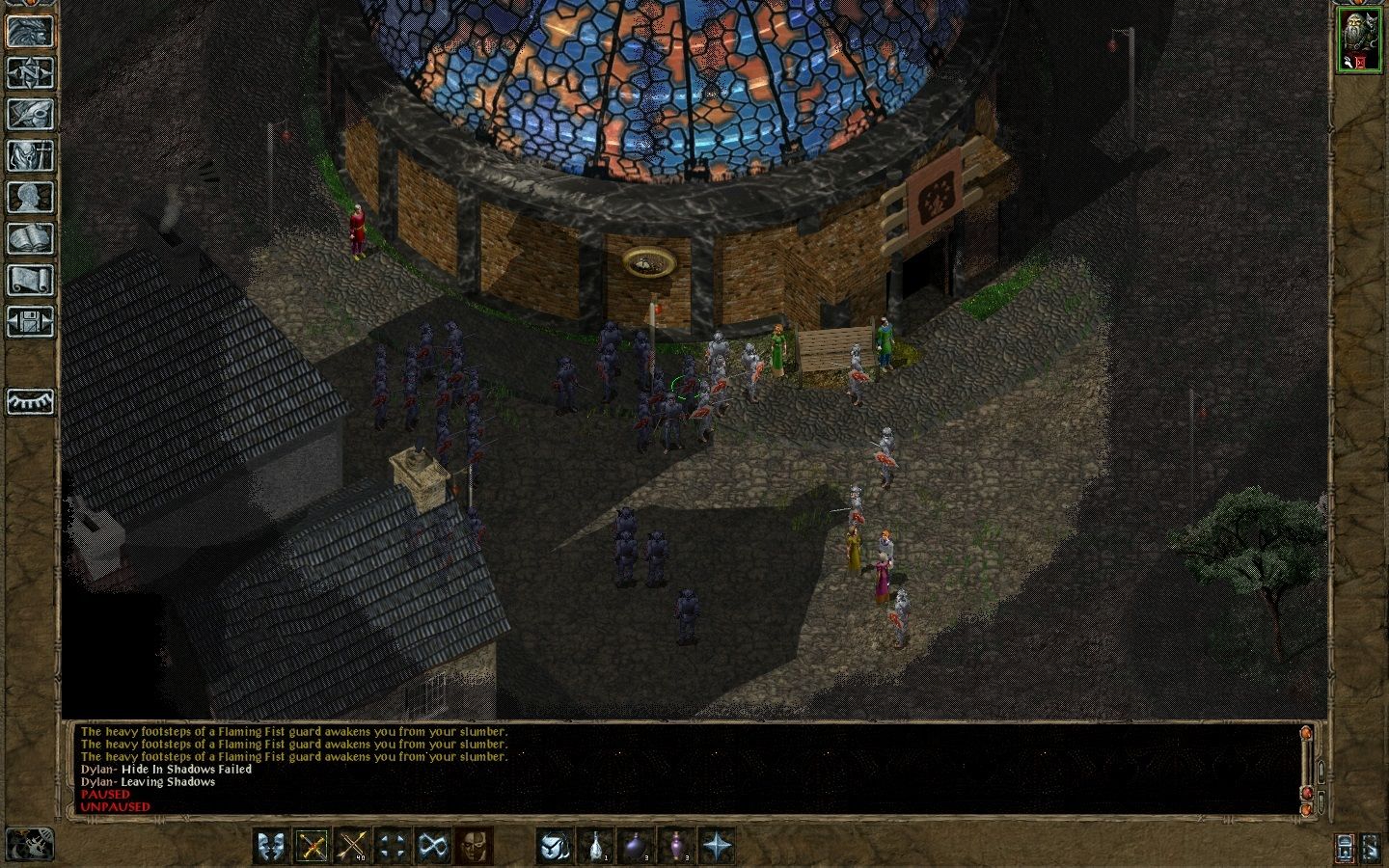The height and width of the screenshot is (868, 1389).
Task: Open the options (floppy disk) menu
Action: 30,321
